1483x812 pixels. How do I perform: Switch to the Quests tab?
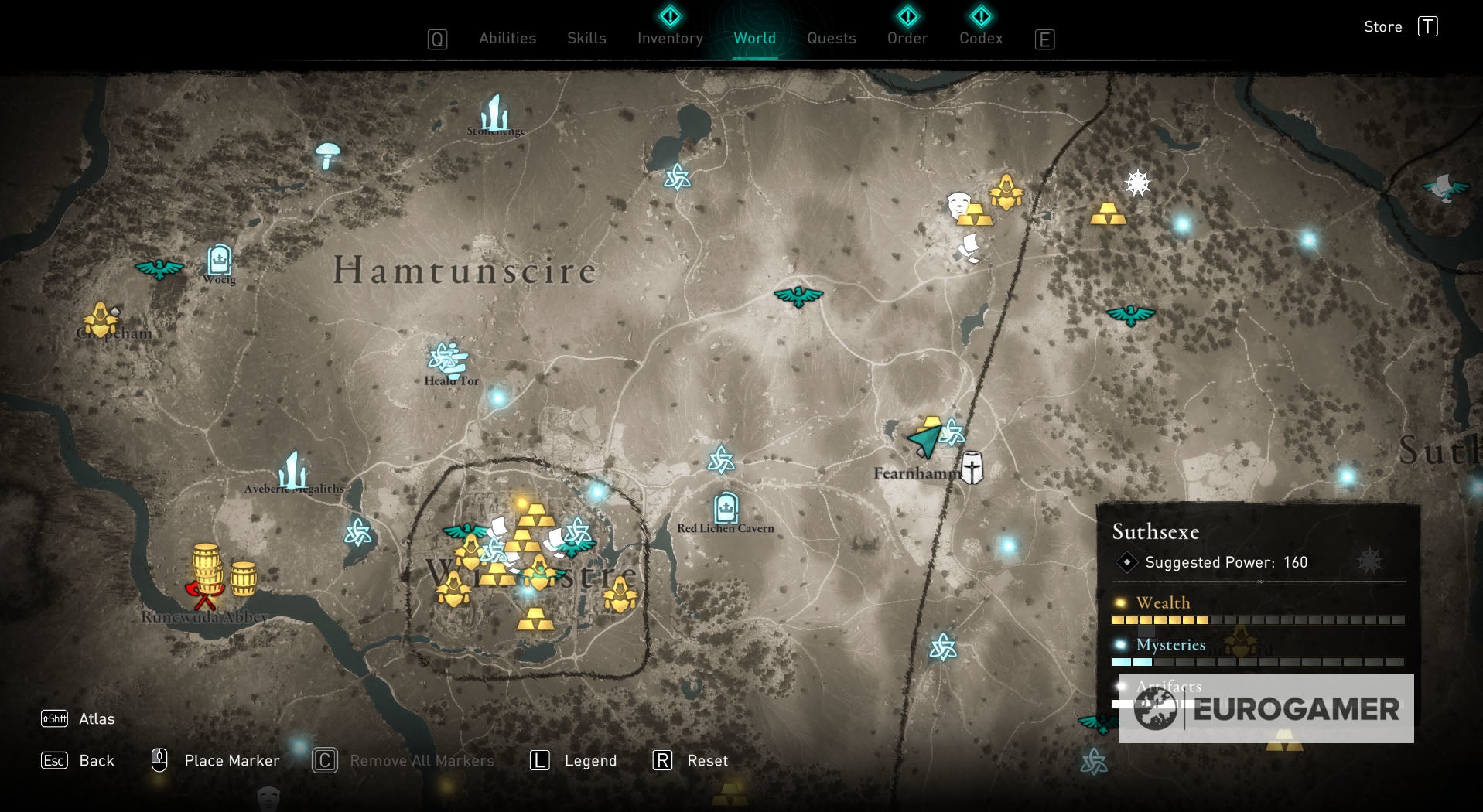pos(831,37)
